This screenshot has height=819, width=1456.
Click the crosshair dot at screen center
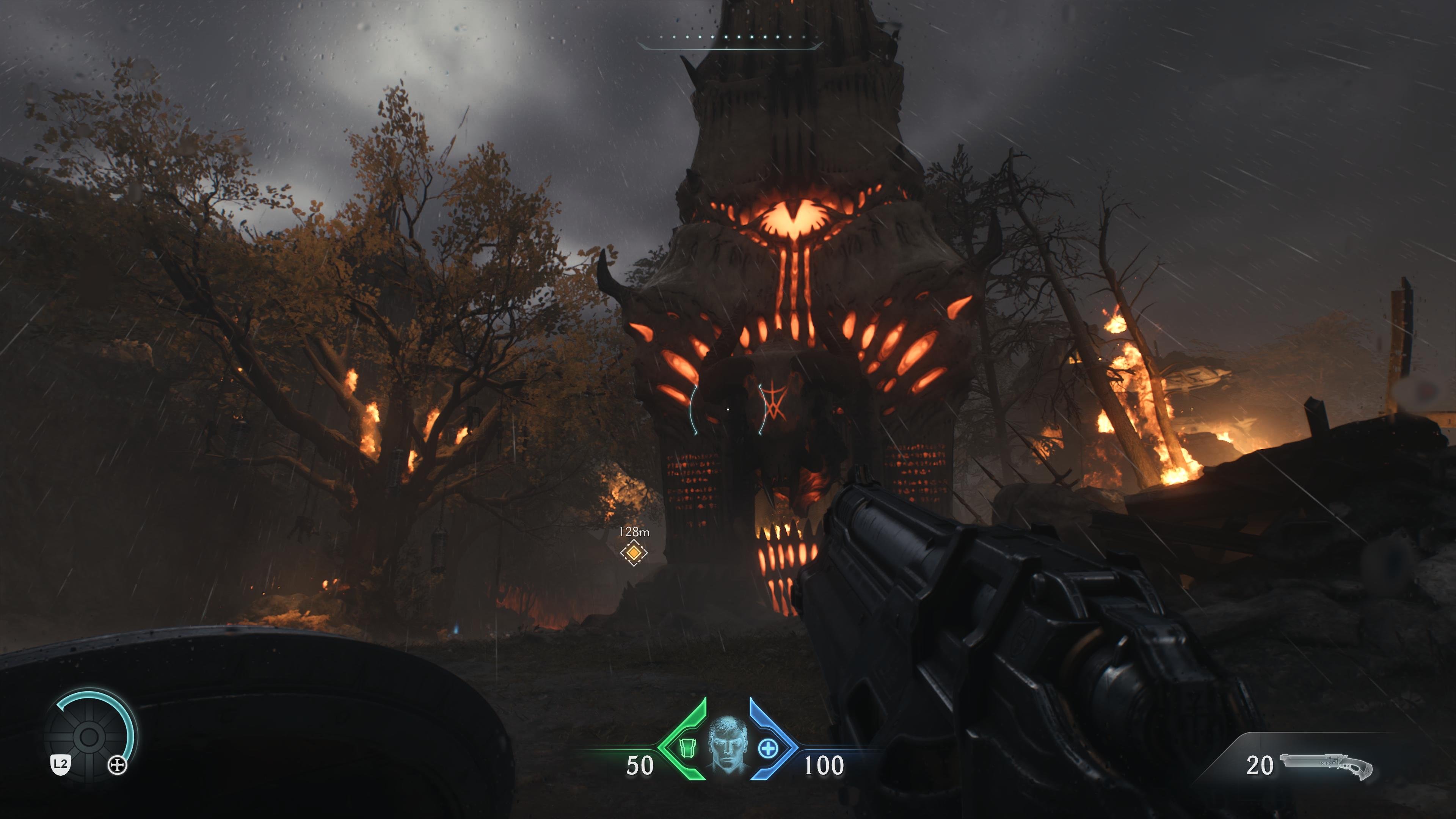[x=728, y=409]
